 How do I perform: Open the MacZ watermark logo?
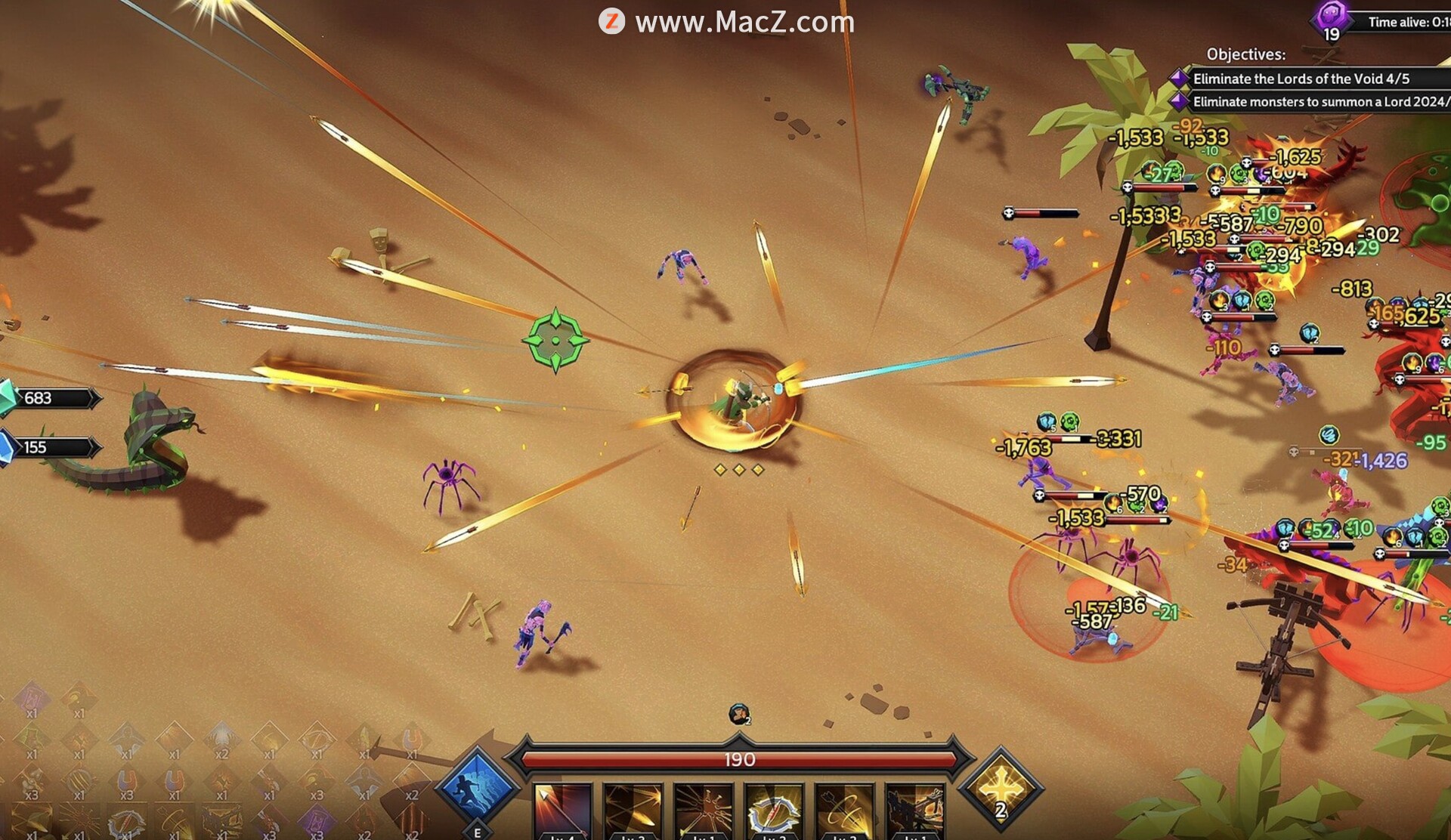point(611,21)
